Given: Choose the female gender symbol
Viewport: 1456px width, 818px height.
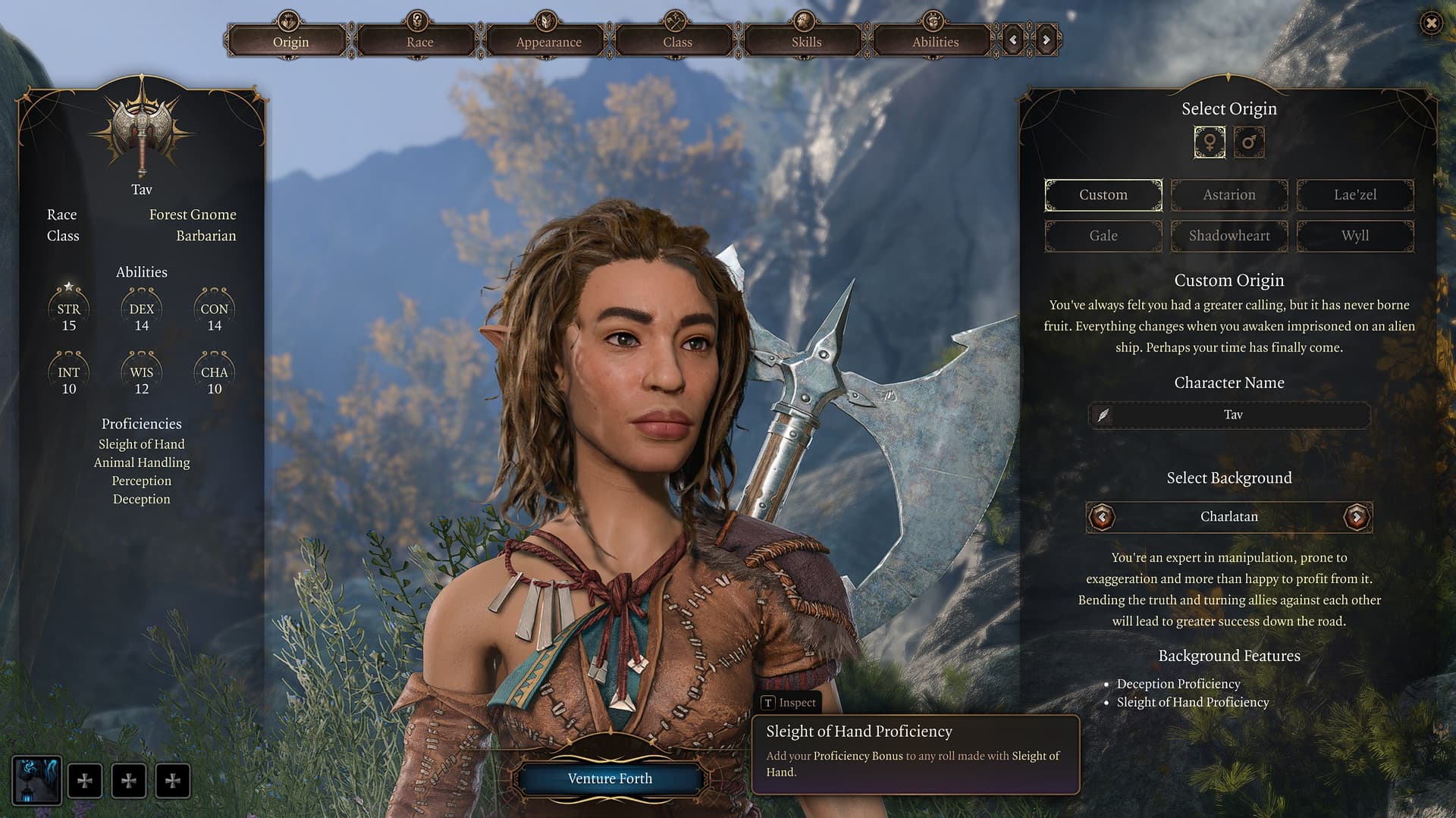Looking at the screenshot, I should pyautogui.click(x=1210, y=143).
